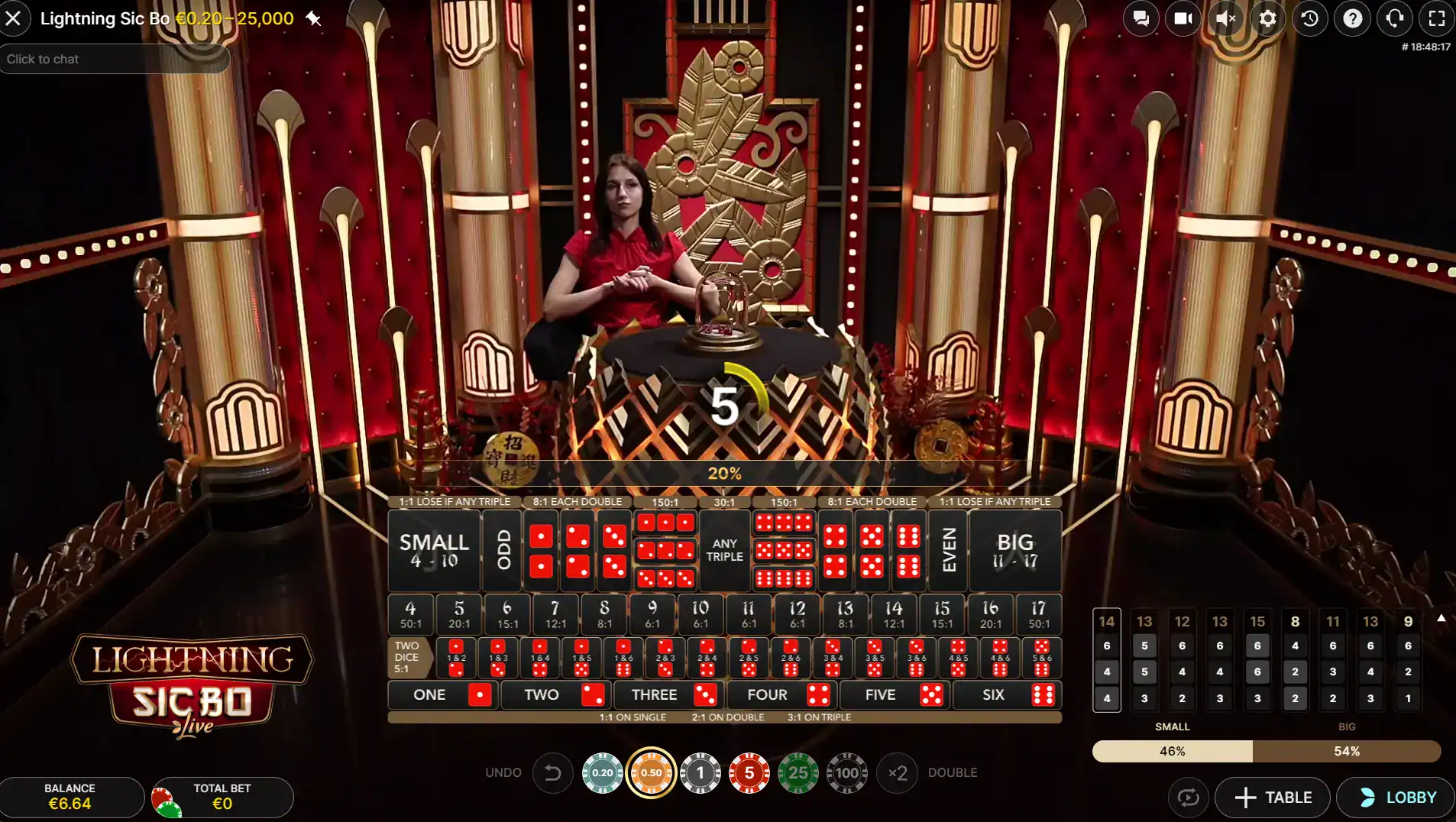
Task: Open a new table with +TABLE
Action: tap(1273, 797)
